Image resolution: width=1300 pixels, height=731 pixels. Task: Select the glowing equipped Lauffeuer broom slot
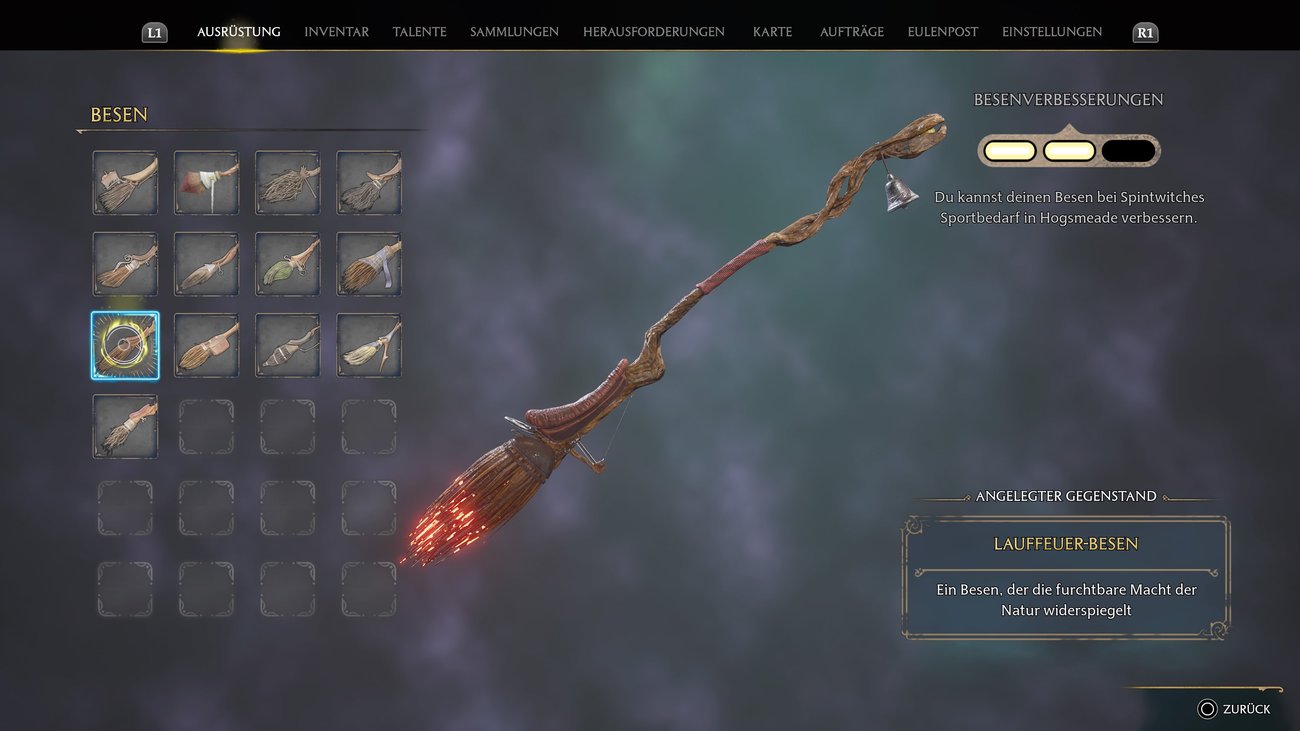125,345
